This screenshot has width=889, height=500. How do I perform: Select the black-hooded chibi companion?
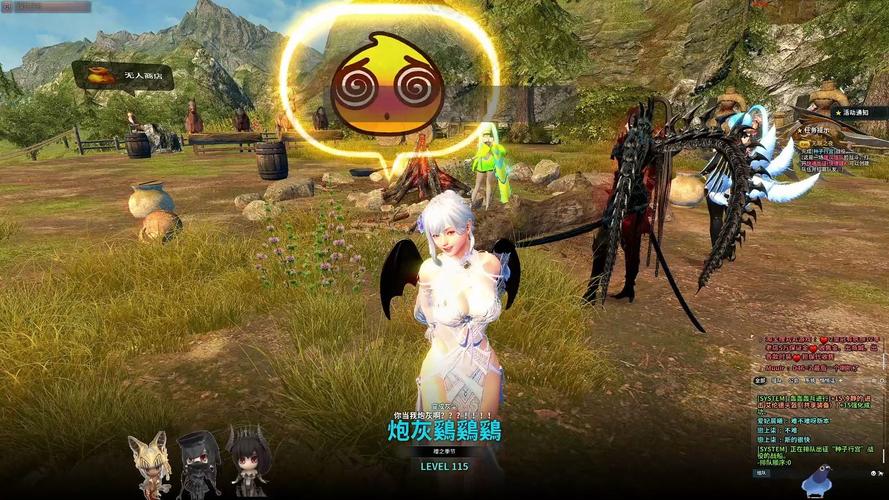tap(198, 464)
